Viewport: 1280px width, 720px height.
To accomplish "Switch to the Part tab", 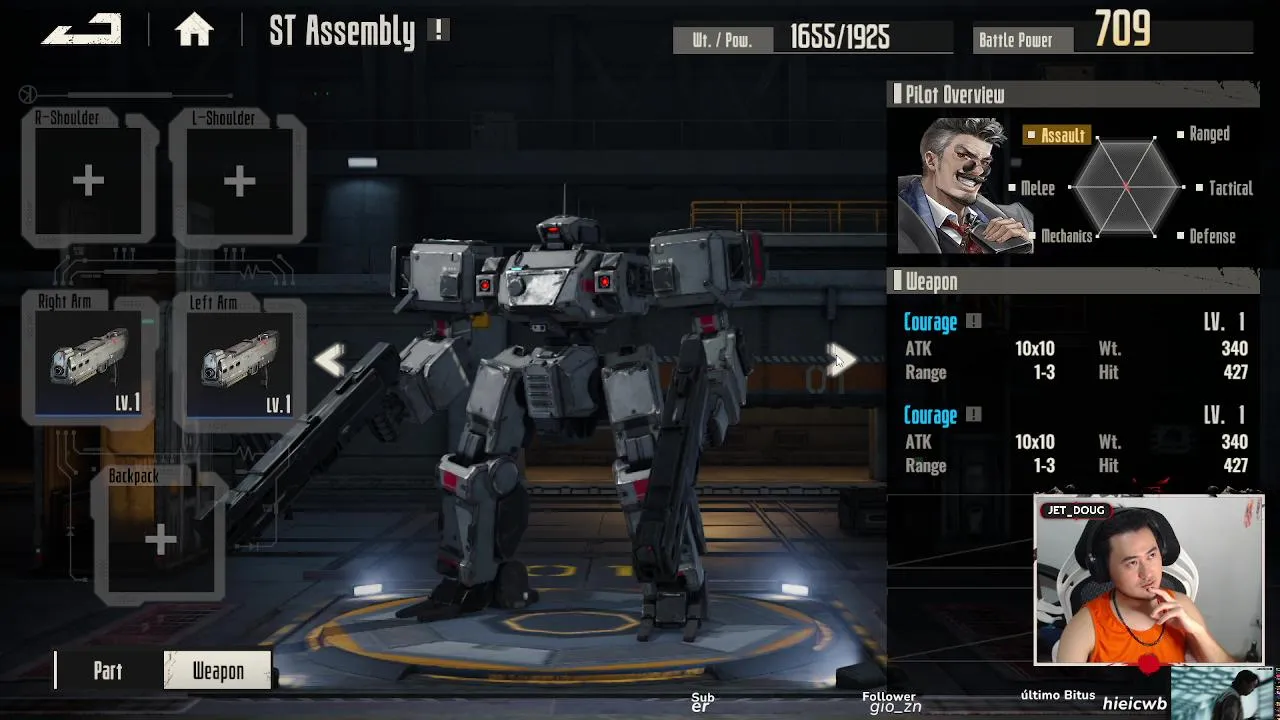I will pyautogui.click(x=108, y=671).
